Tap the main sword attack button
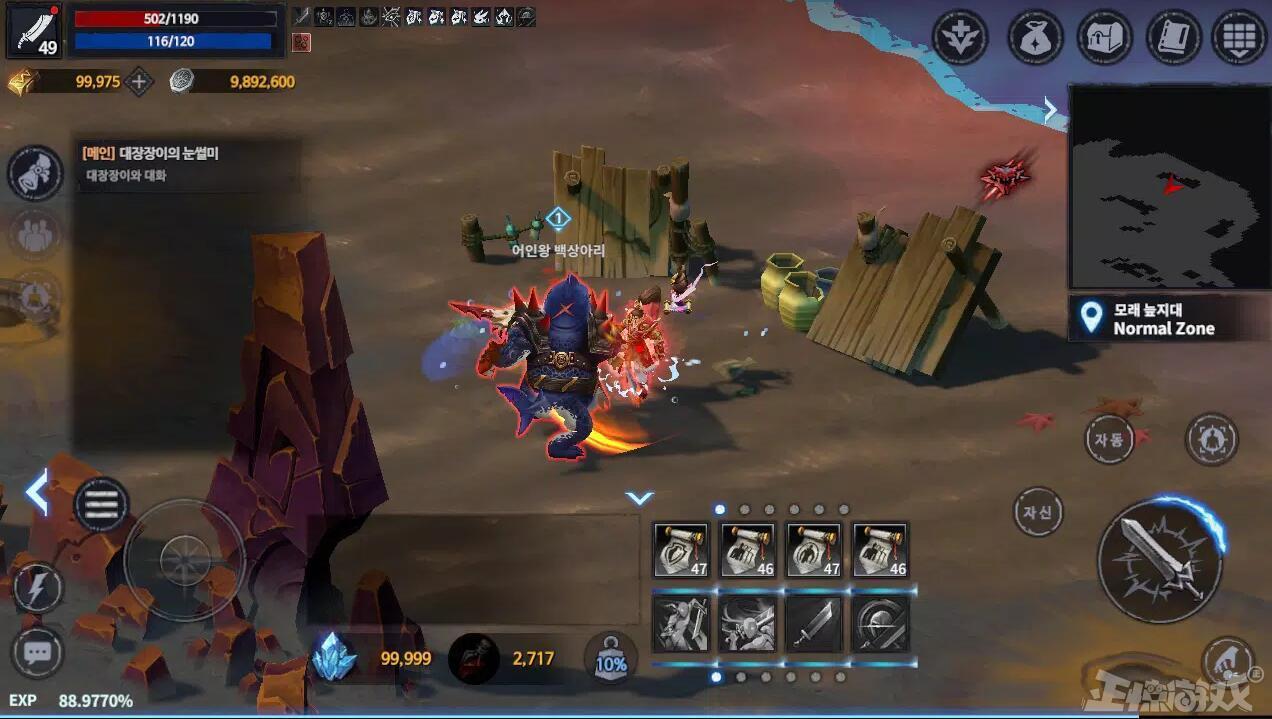1272x719 pixels. (1160, 558)
